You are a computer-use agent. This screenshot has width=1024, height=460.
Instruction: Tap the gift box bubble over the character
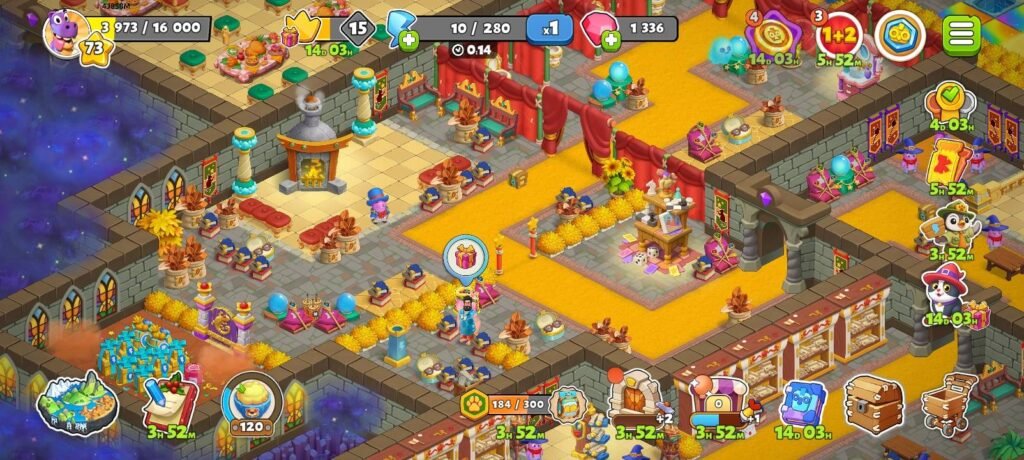tap(465, 258)
